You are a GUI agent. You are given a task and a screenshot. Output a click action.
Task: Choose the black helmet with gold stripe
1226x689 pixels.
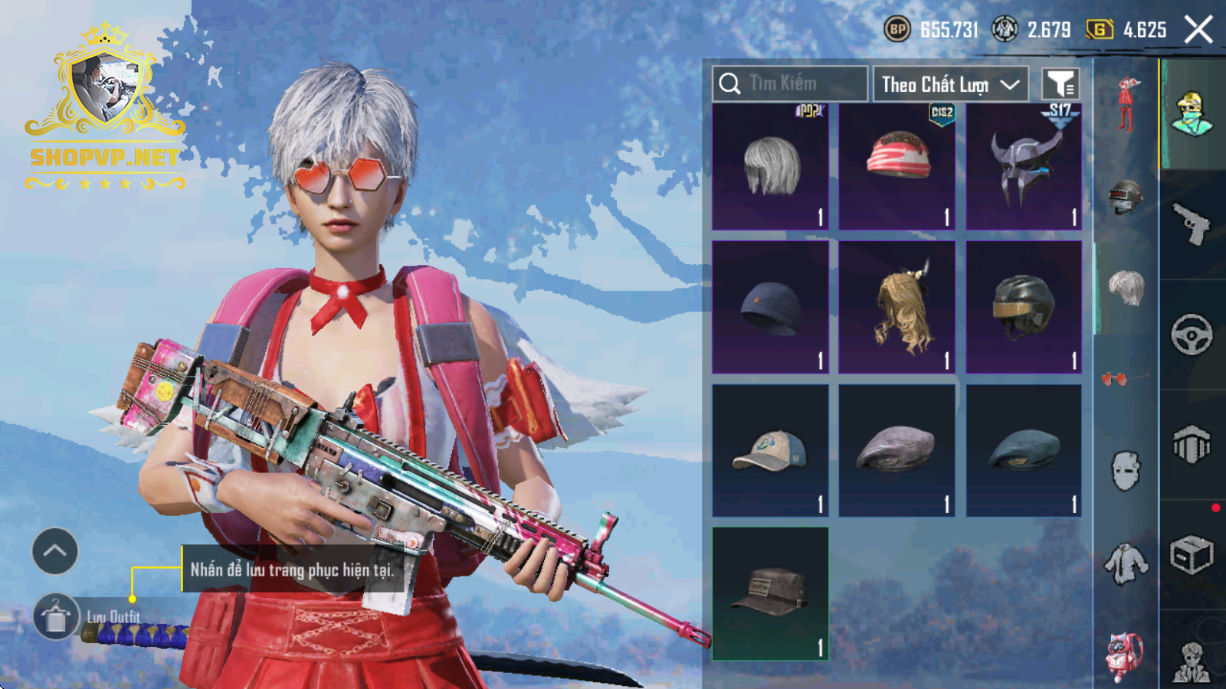click(x=1024, y=308)
